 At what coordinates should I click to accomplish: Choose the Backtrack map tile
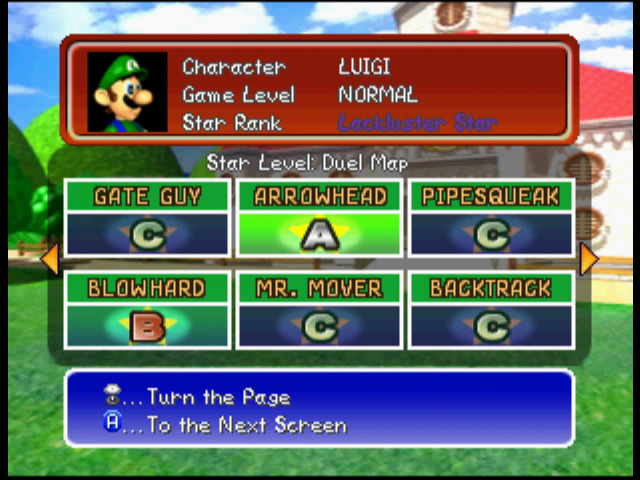pyautogui.click(x=491, y=310)
